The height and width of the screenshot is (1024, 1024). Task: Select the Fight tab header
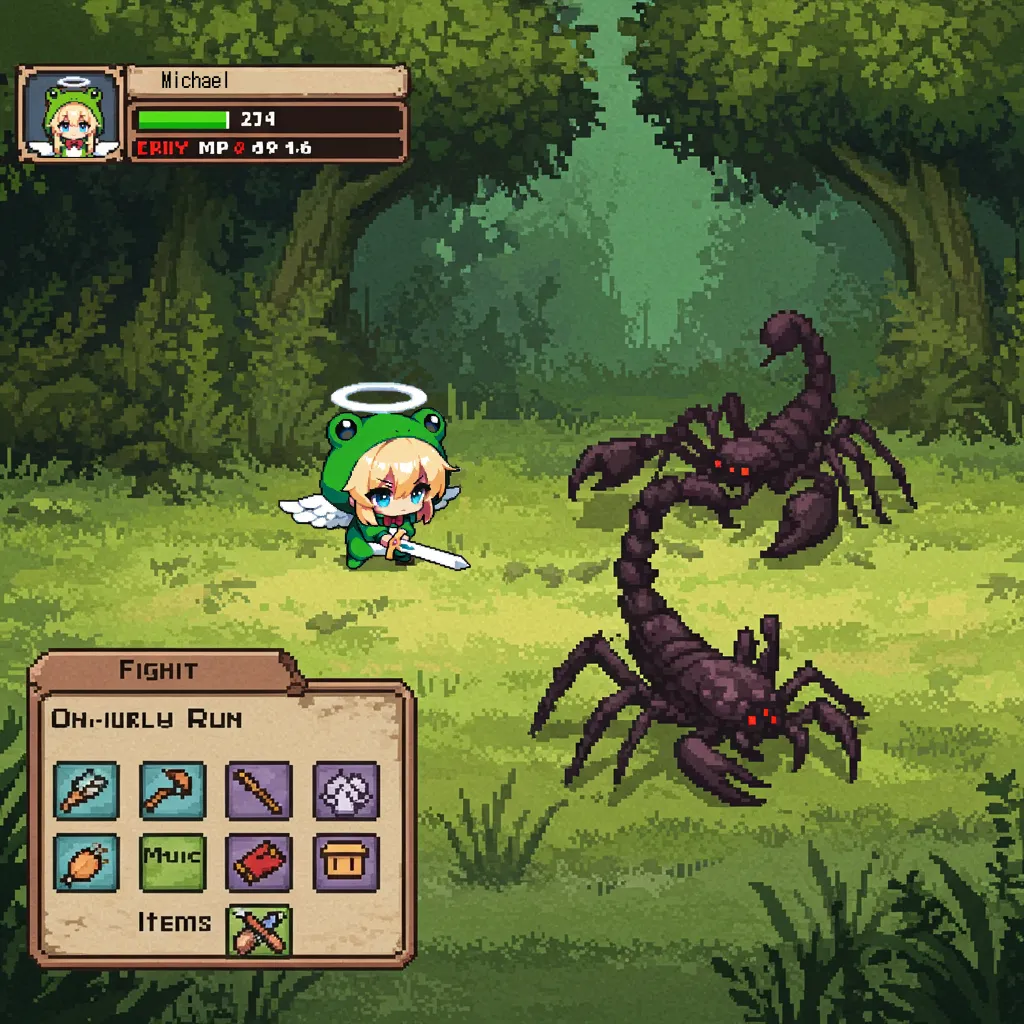pos(160,670)
